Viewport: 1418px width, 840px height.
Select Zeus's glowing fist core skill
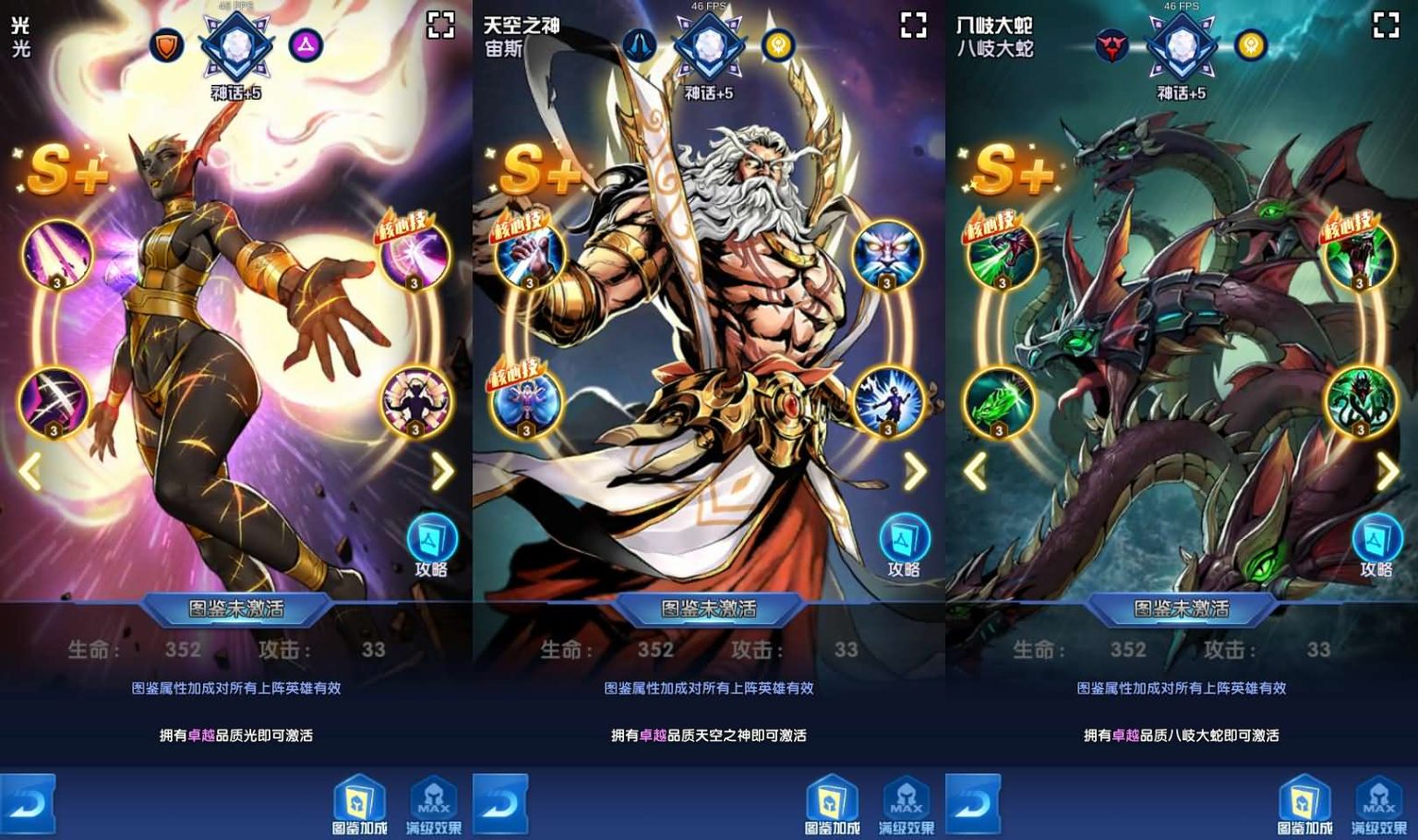click(529, 255)
